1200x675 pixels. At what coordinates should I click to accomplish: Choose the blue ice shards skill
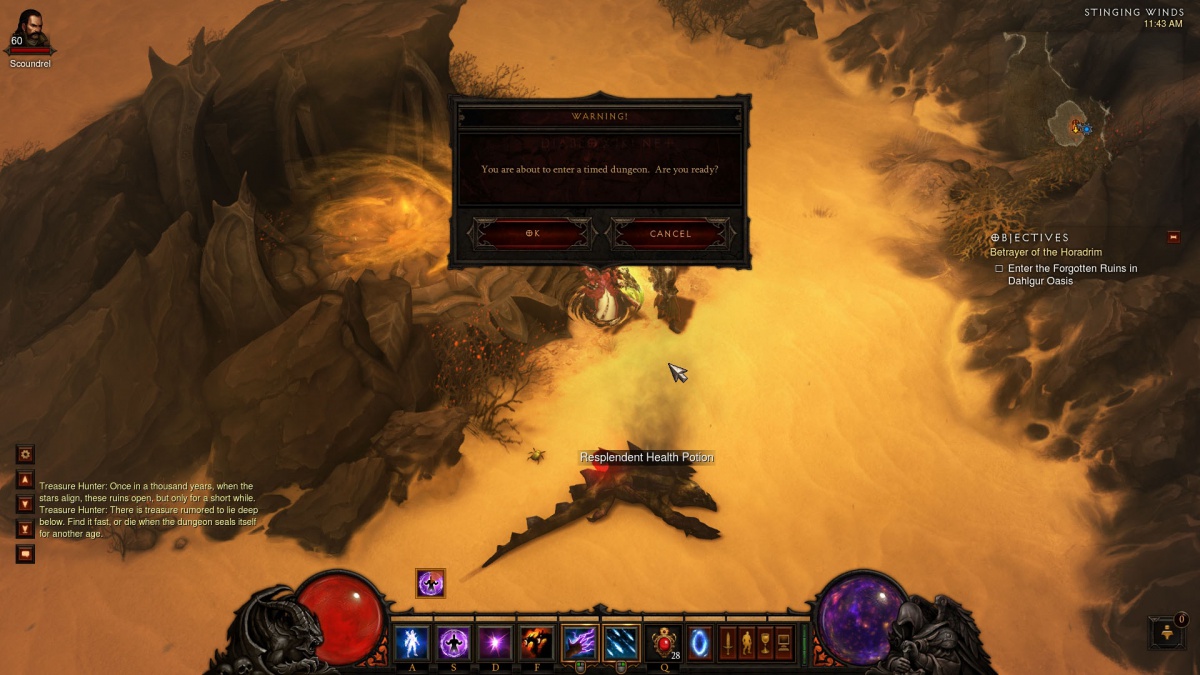tap(621, 641)
